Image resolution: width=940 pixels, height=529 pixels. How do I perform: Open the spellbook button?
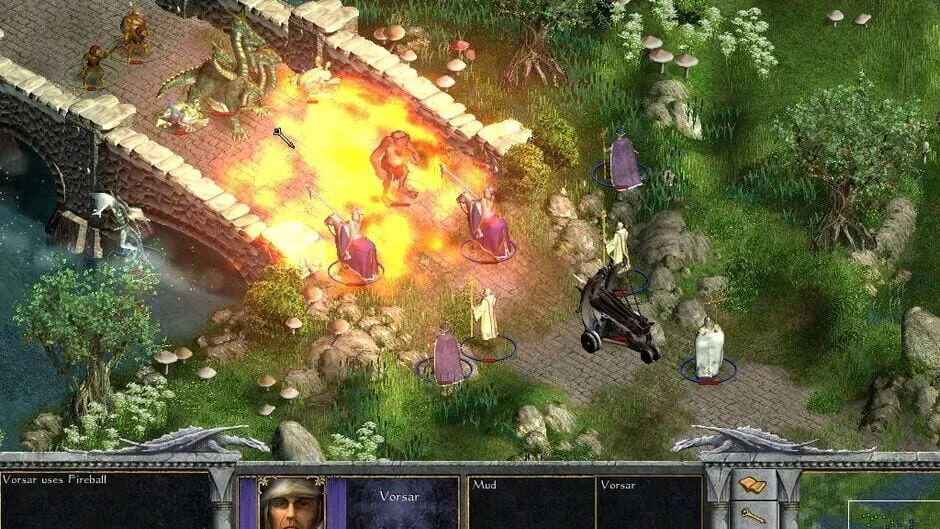point(752,486)
